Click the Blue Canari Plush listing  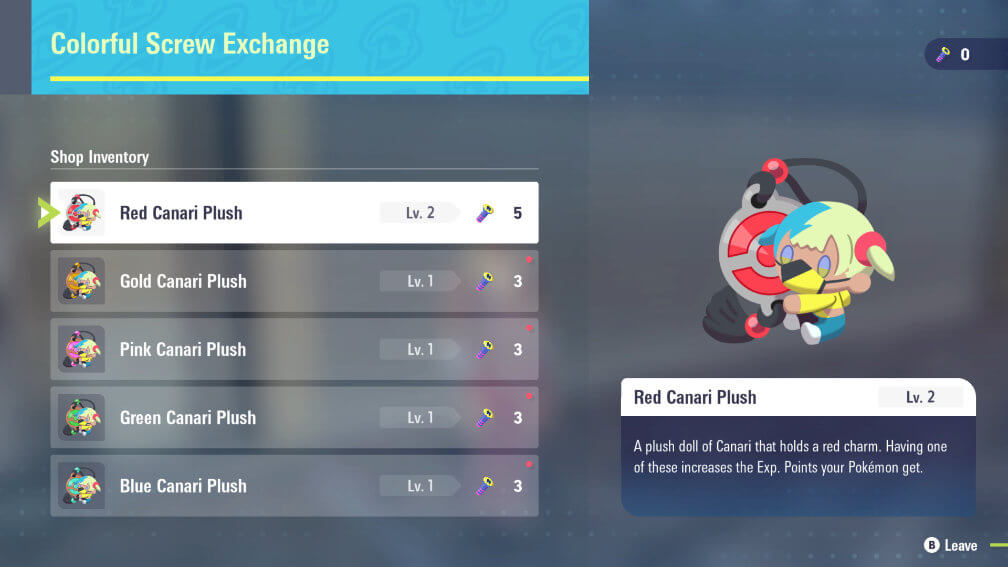click(294, 486)
